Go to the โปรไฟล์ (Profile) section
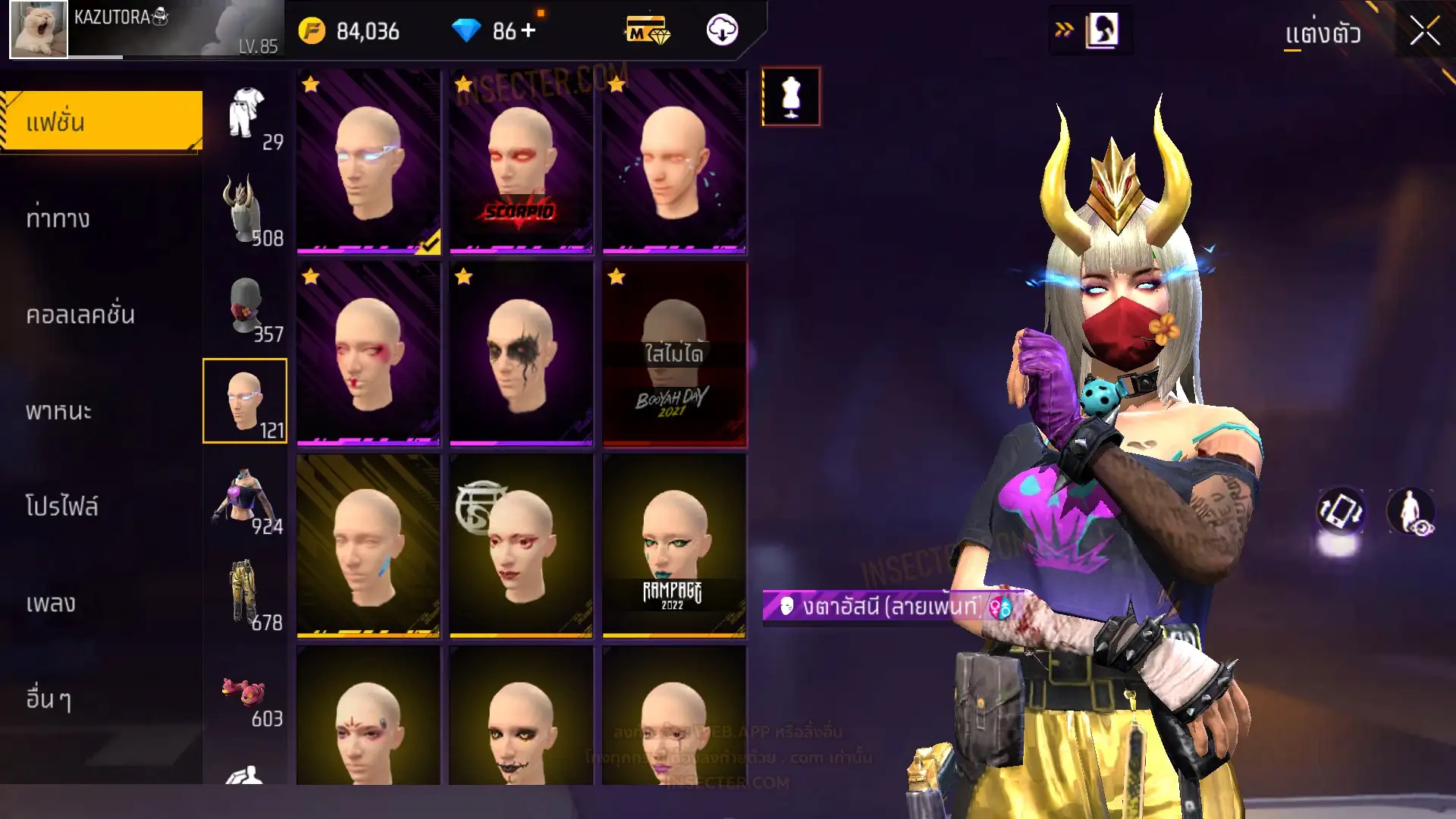The height and width of the screenshot is (819, 1456). coord(62,507)
